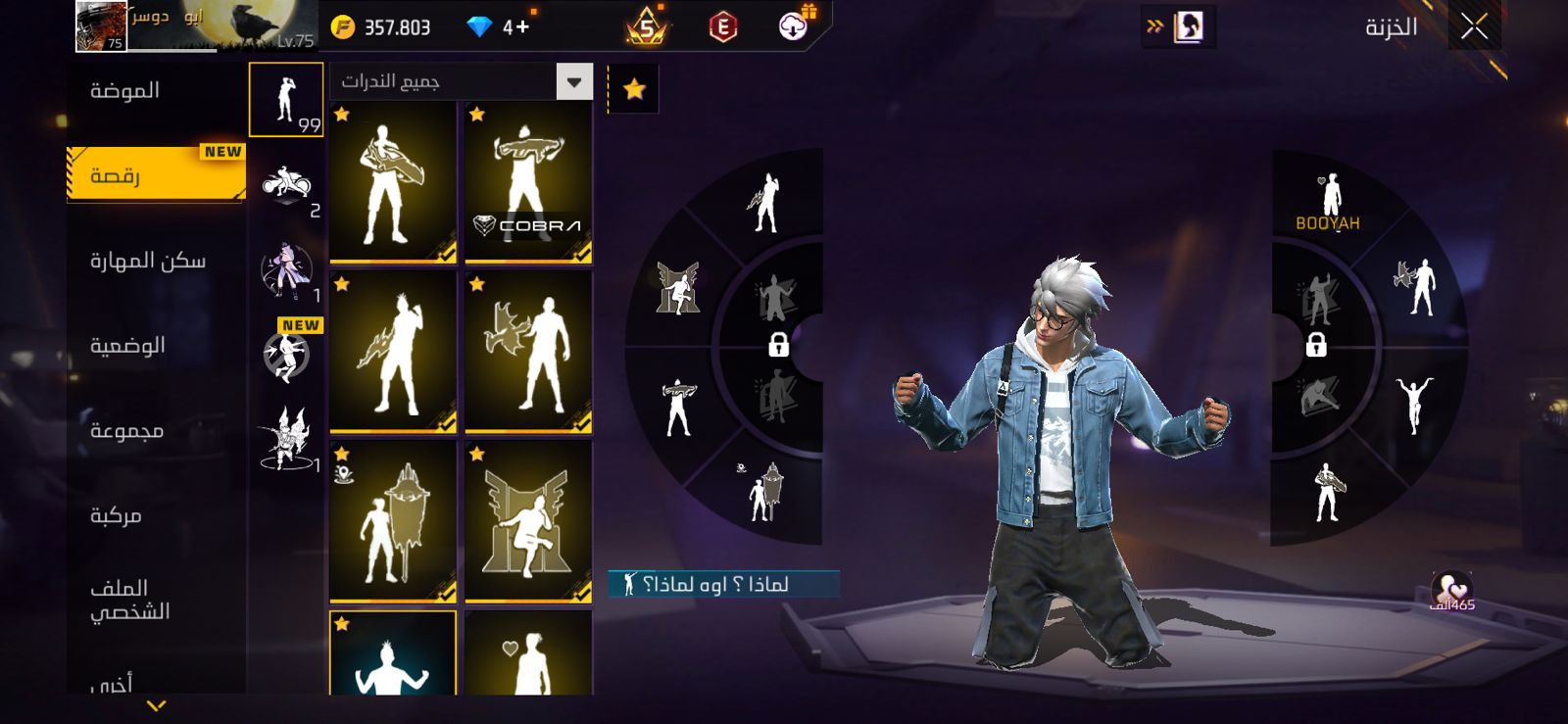The height and width of the screenshot is (724, 1568).
Task: Open the سكن المهارة (skill skin) tab
Action: click(x=148, y=261)
